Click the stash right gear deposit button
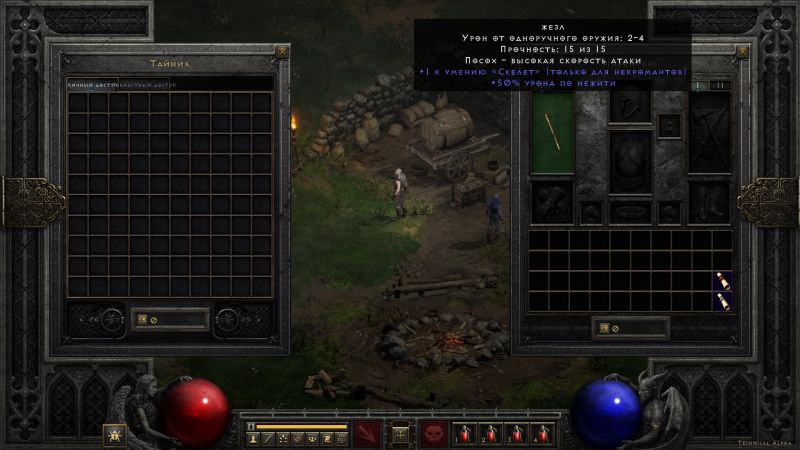The width and height of the screenshot is (800, 450). pos(230,320)
